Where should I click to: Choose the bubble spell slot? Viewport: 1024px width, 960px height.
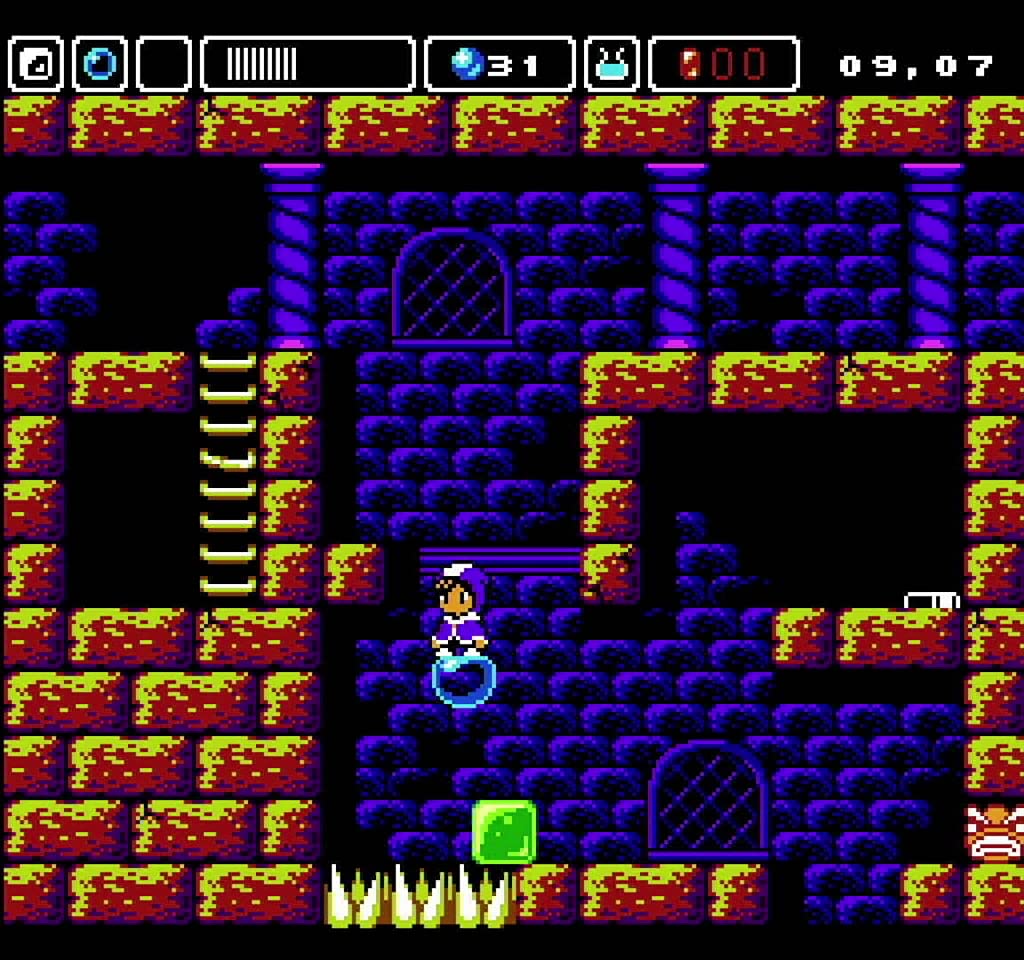(x=100, y=65)
